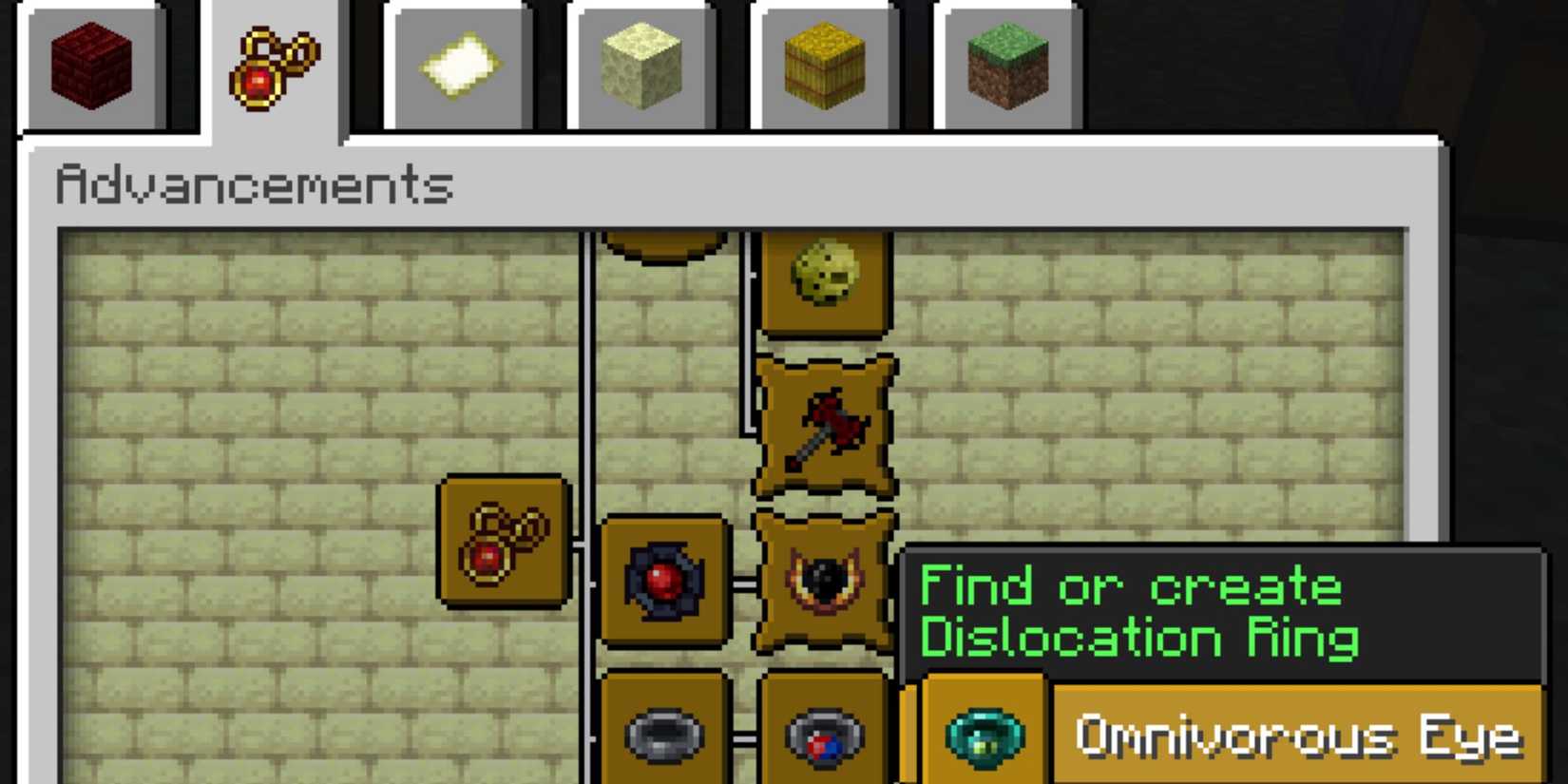Click the yellowish orb advancement node
The height and width of the screenshot is (784, 1568).
823,280
